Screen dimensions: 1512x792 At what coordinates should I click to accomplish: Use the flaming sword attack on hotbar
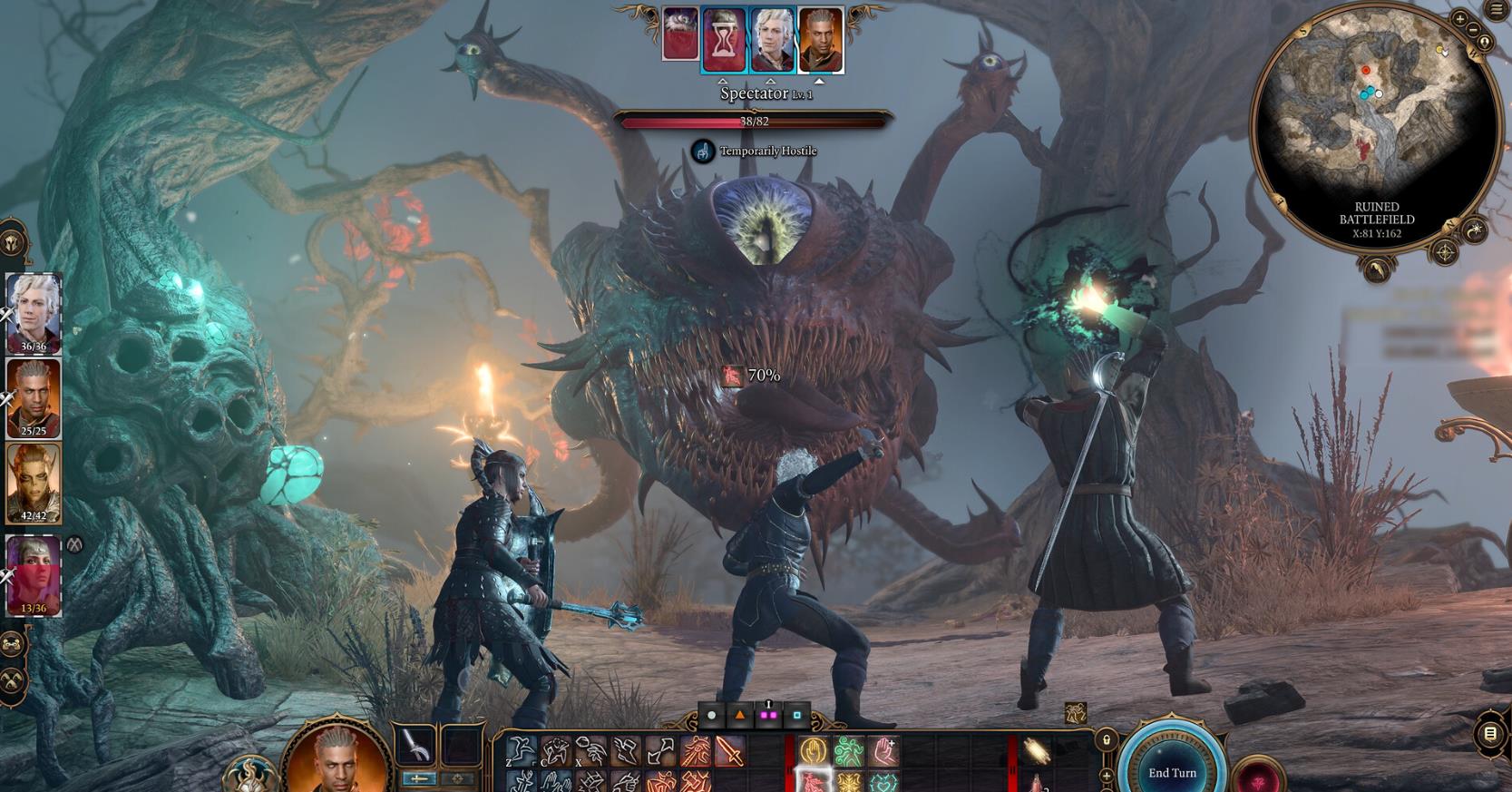[x=729, y=751]
